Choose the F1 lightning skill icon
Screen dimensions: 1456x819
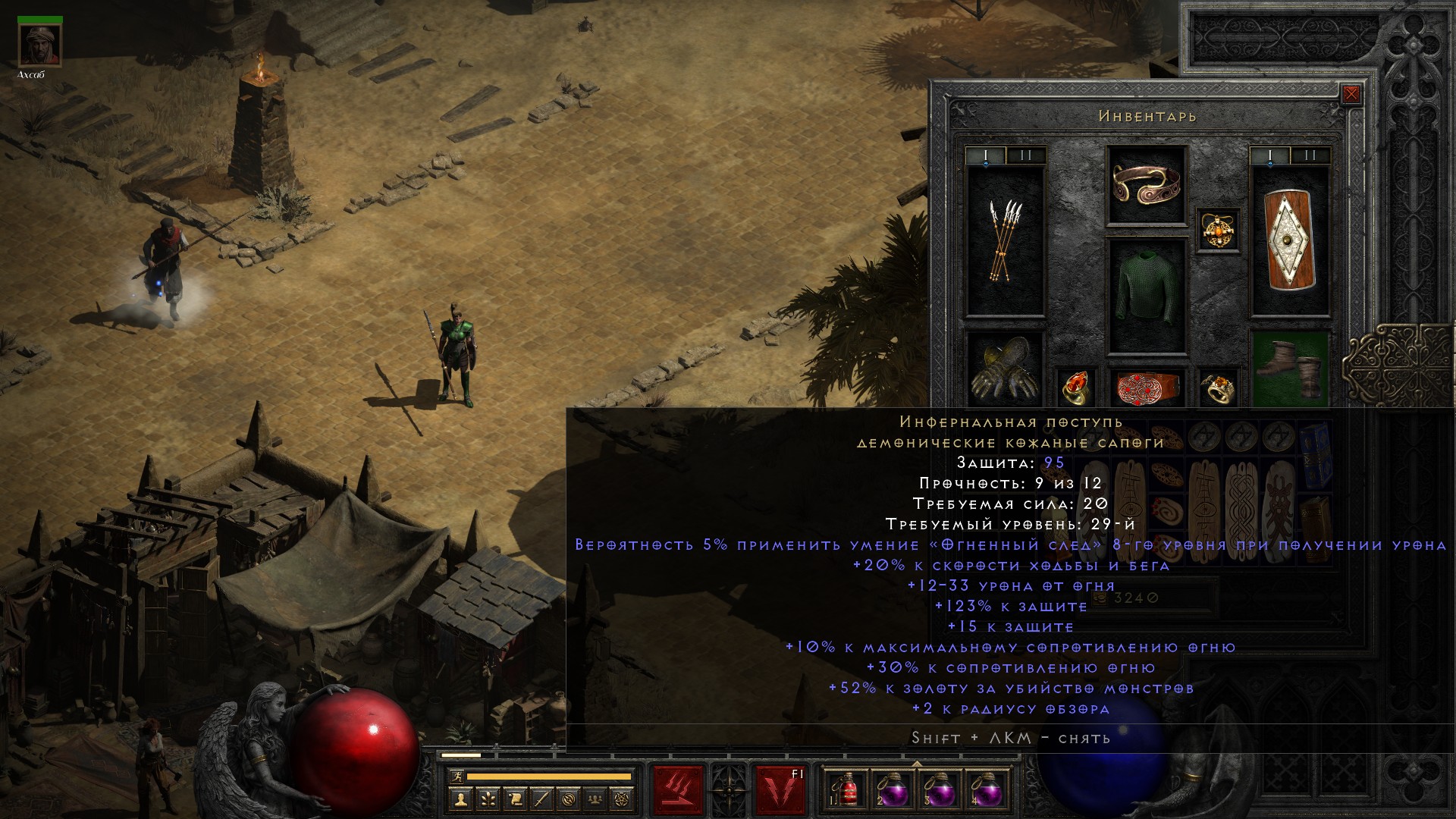coord(780,790)
